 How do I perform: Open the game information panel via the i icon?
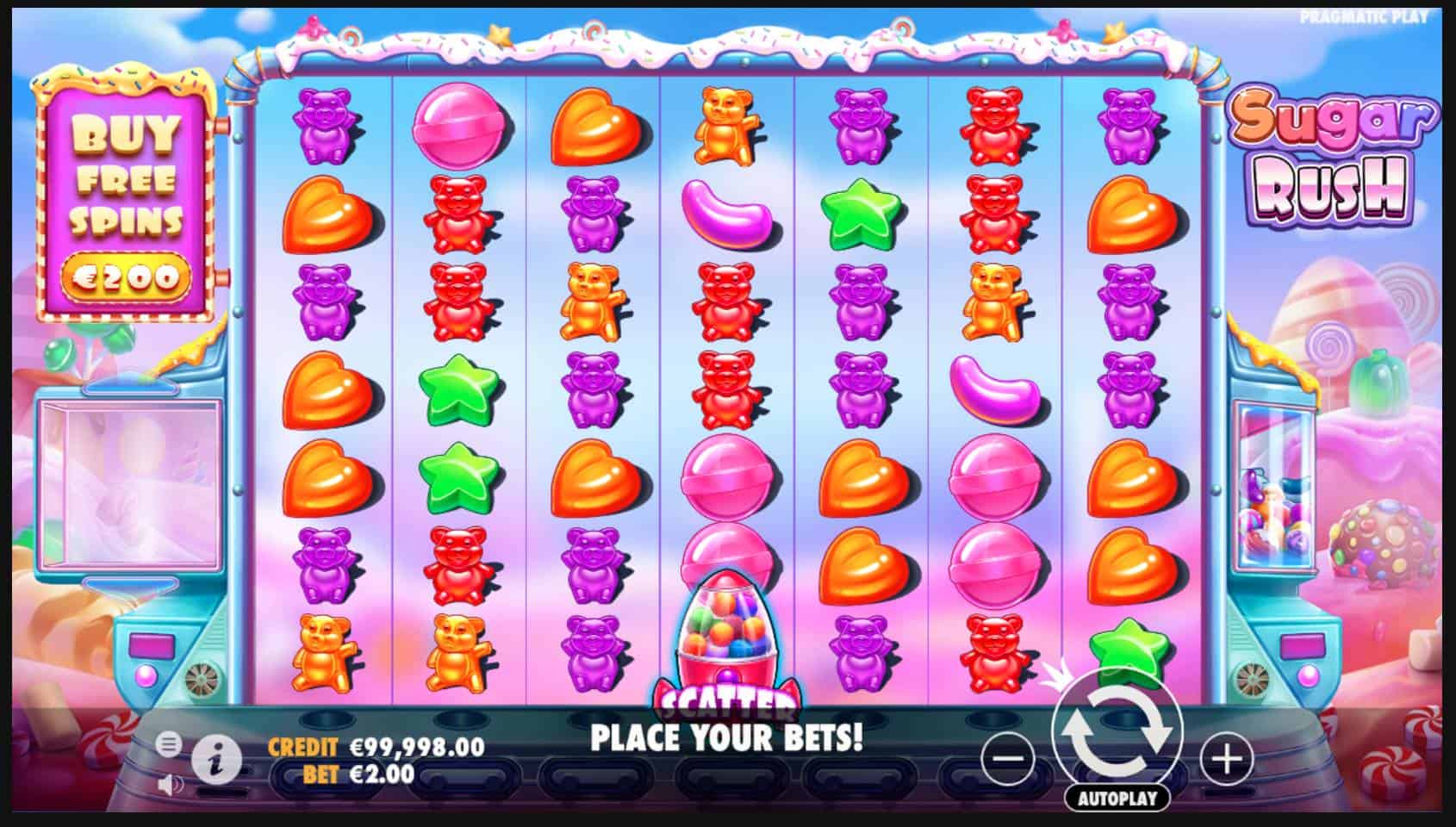click(x=218, y=759)
